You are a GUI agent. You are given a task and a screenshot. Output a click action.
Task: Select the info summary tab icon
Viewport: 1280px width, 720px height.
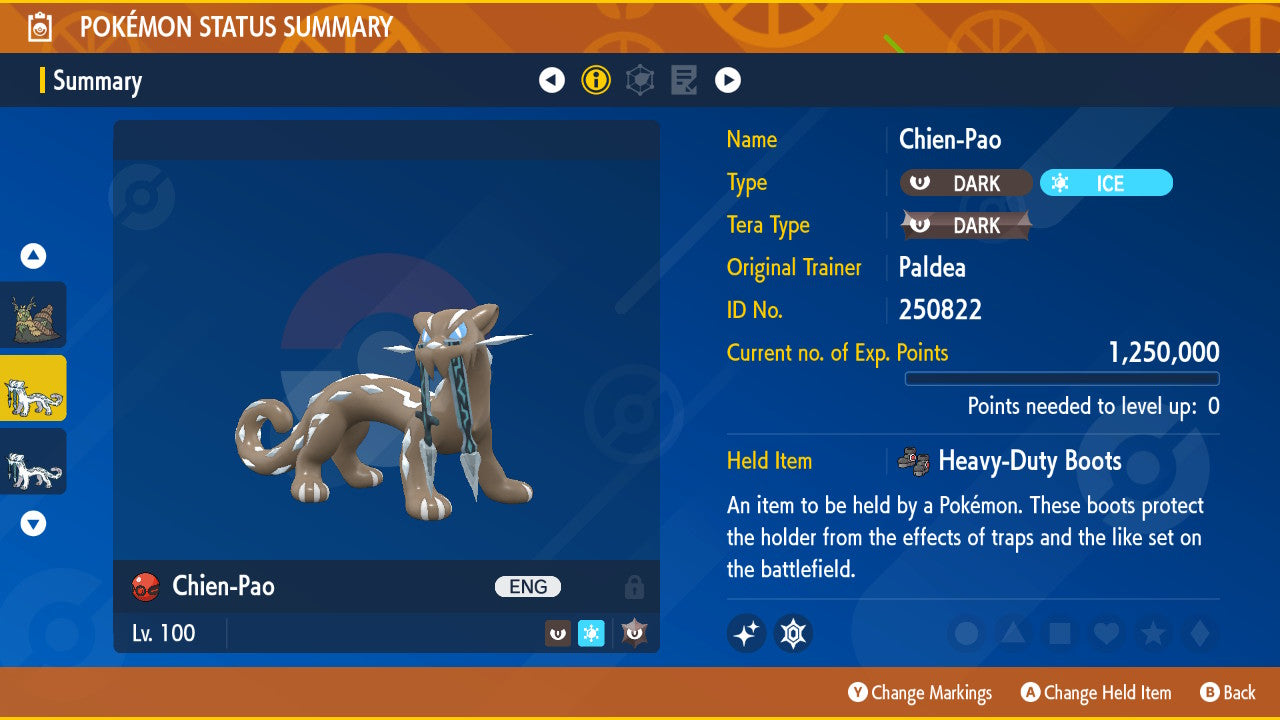pyautogui.click(x=596, y=80)
